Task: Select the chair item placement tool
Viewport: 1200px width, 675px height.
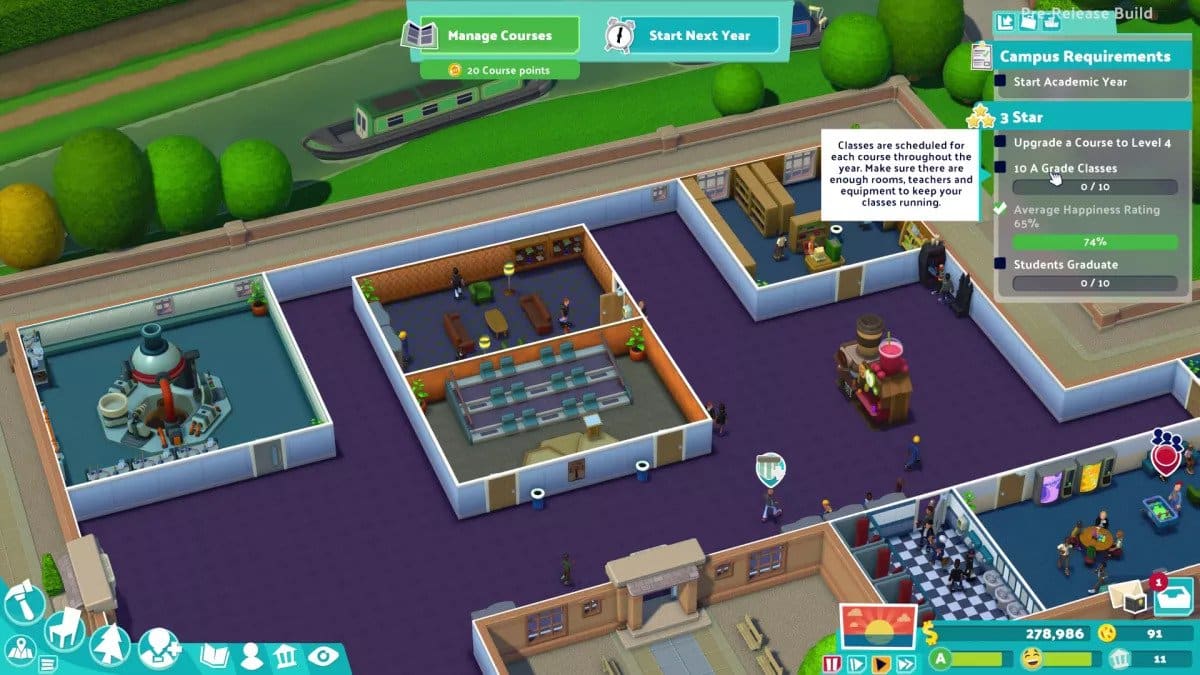Action: pyautogui.click(x=64, y=628)
